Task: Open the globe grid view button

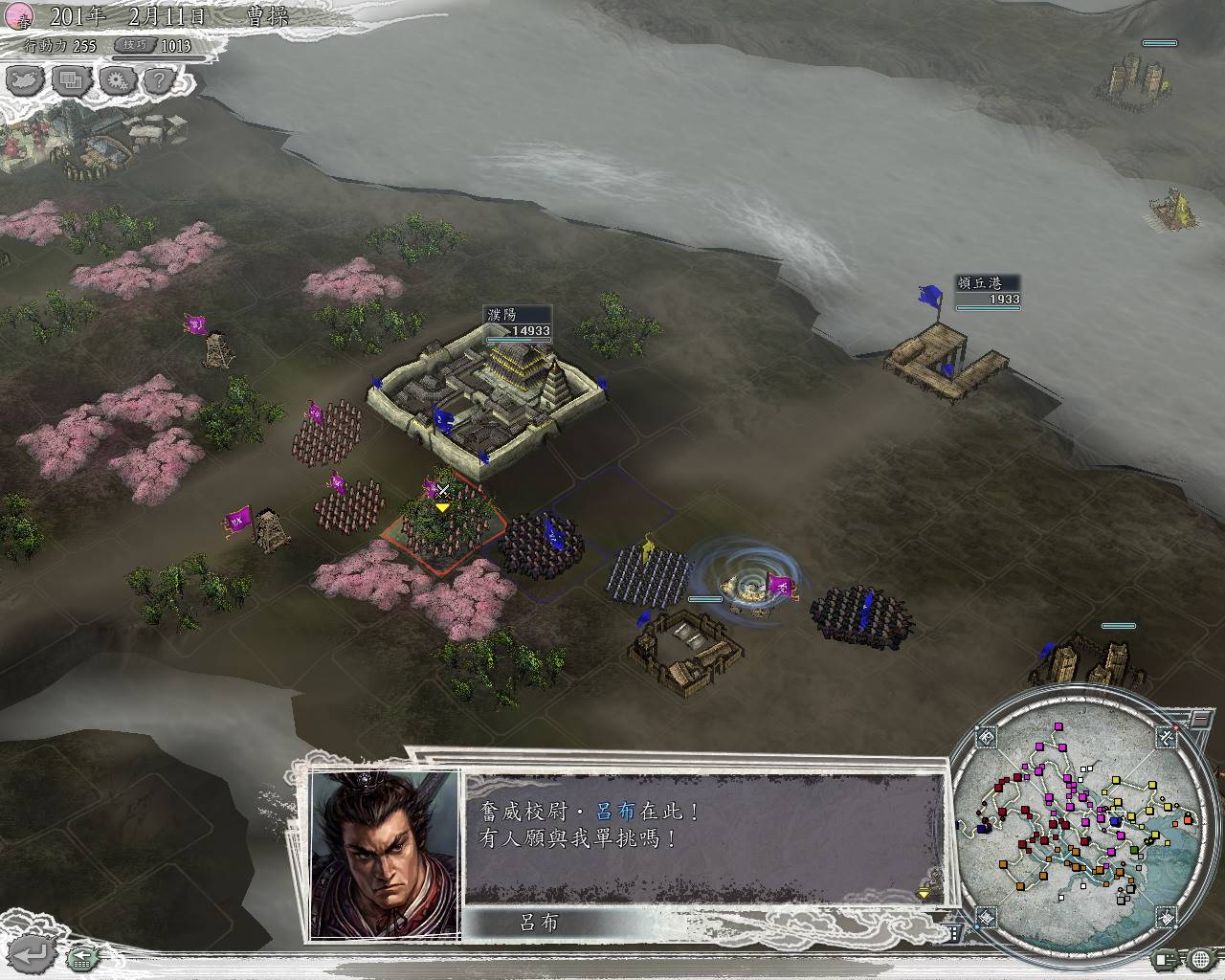Action: (x=1202, y=957)
